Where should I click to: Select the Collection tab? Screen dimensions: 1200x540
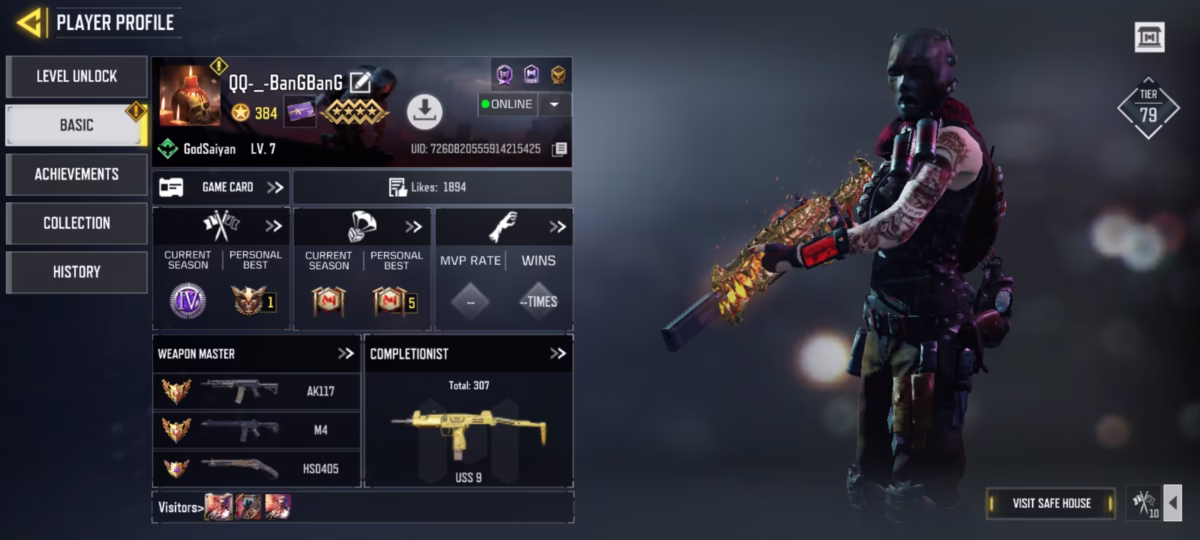coord(77,223)
